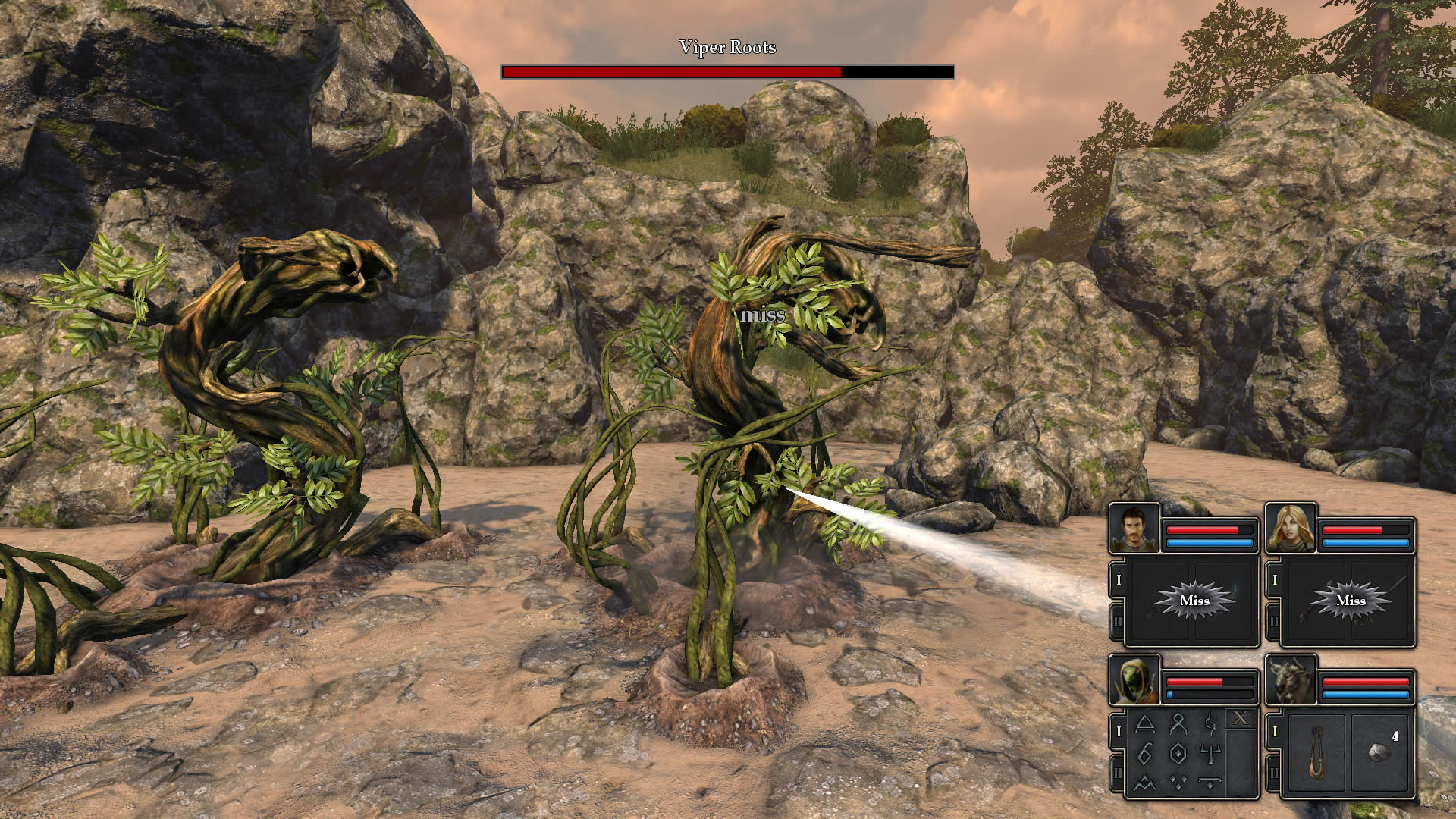Select the looped figure rune
Image resolution: width=1456 pixels, height=819 pixels.
coord(1178,724)
